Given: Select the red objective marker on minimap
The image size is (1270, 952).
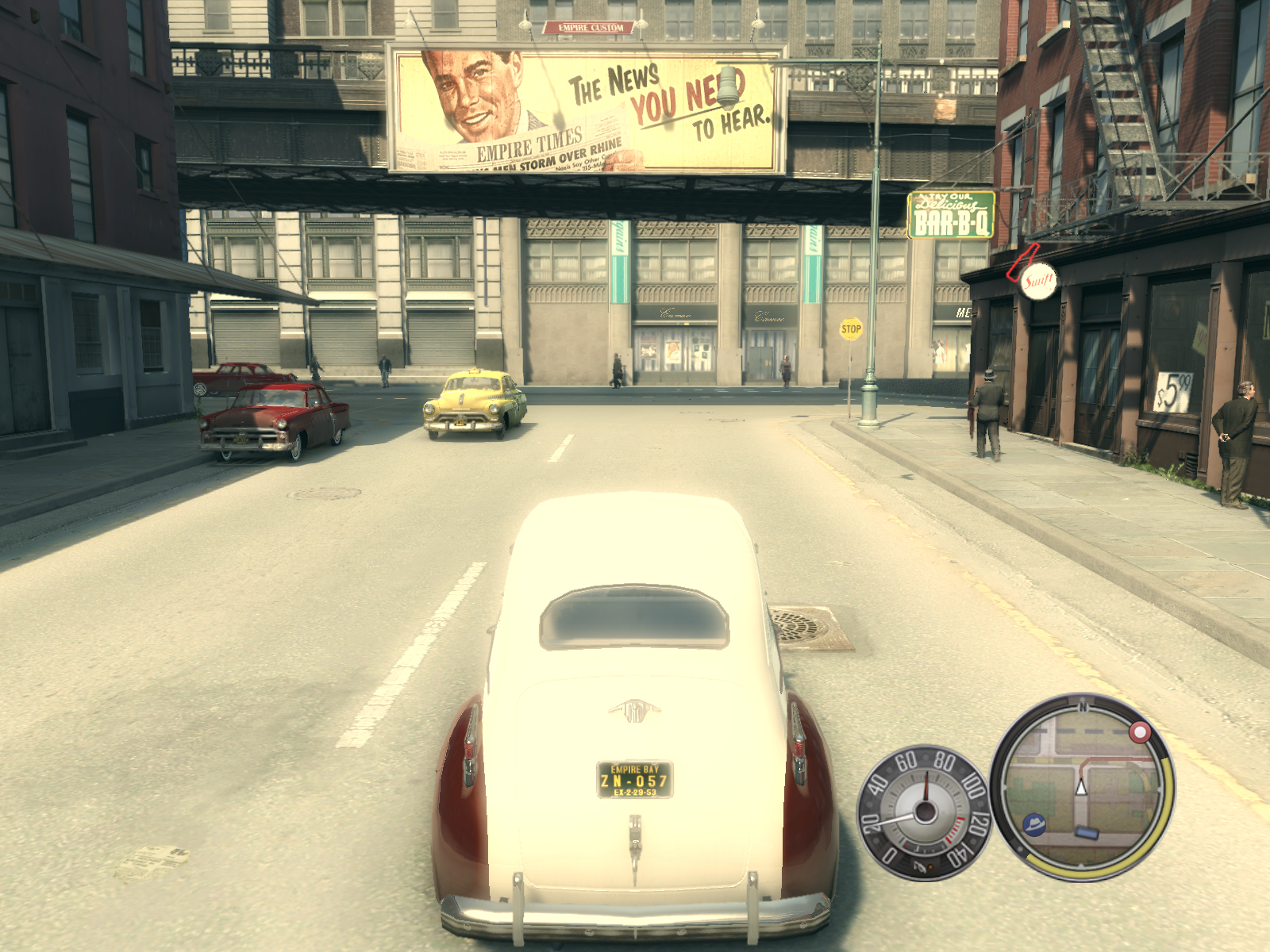Looking at the screenshot, I should [x=1140, y=731].
